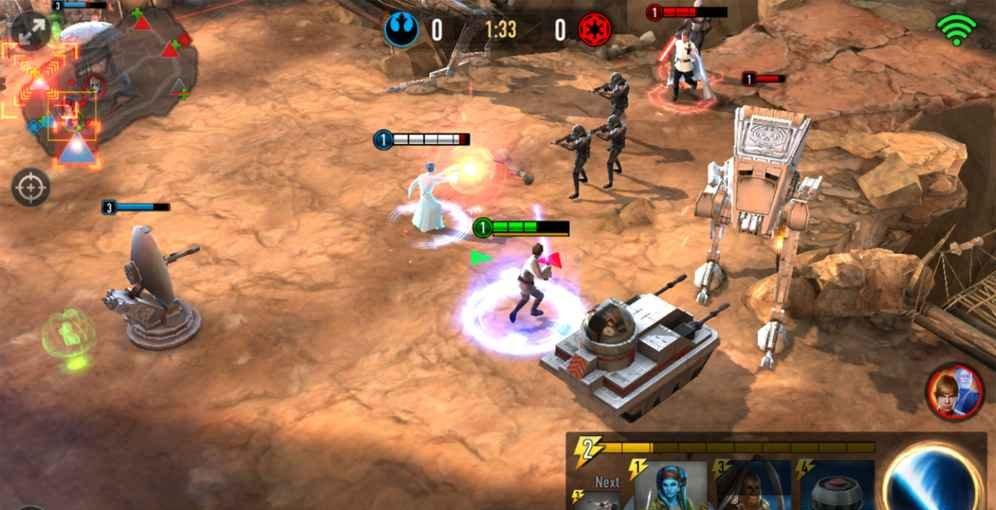Choose the round droid unit card
Screen dimensions: 996x510
tap(837, 487)
